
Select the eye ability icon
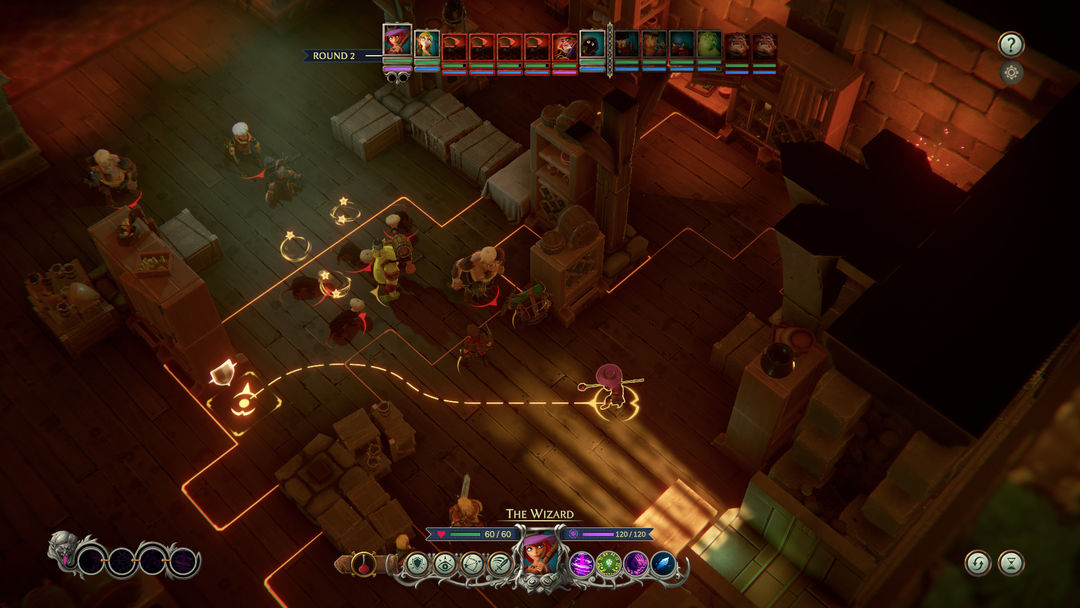pyautogui.click(x=445, y=564)
